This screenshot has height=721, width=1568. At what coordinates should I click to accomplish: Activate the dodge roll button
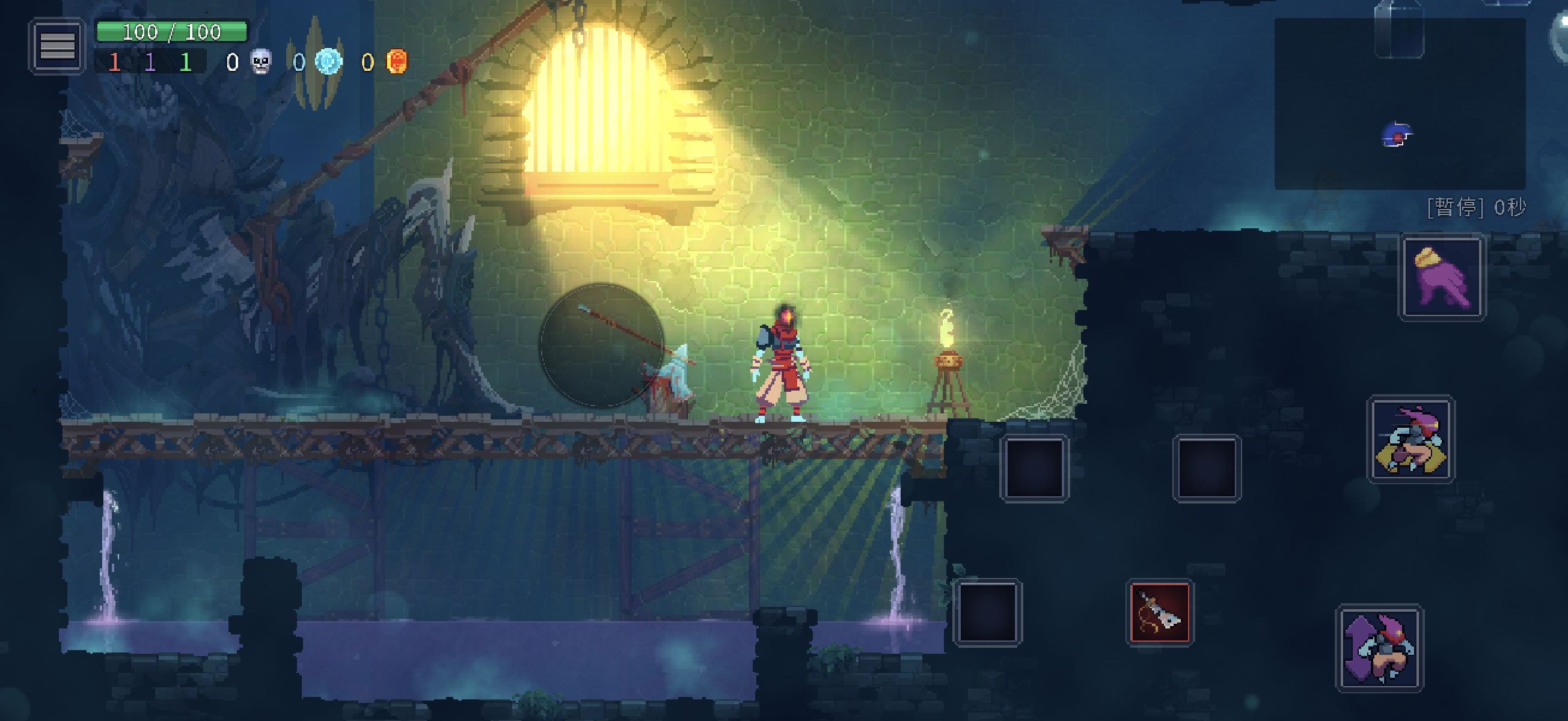[1411, 439]
